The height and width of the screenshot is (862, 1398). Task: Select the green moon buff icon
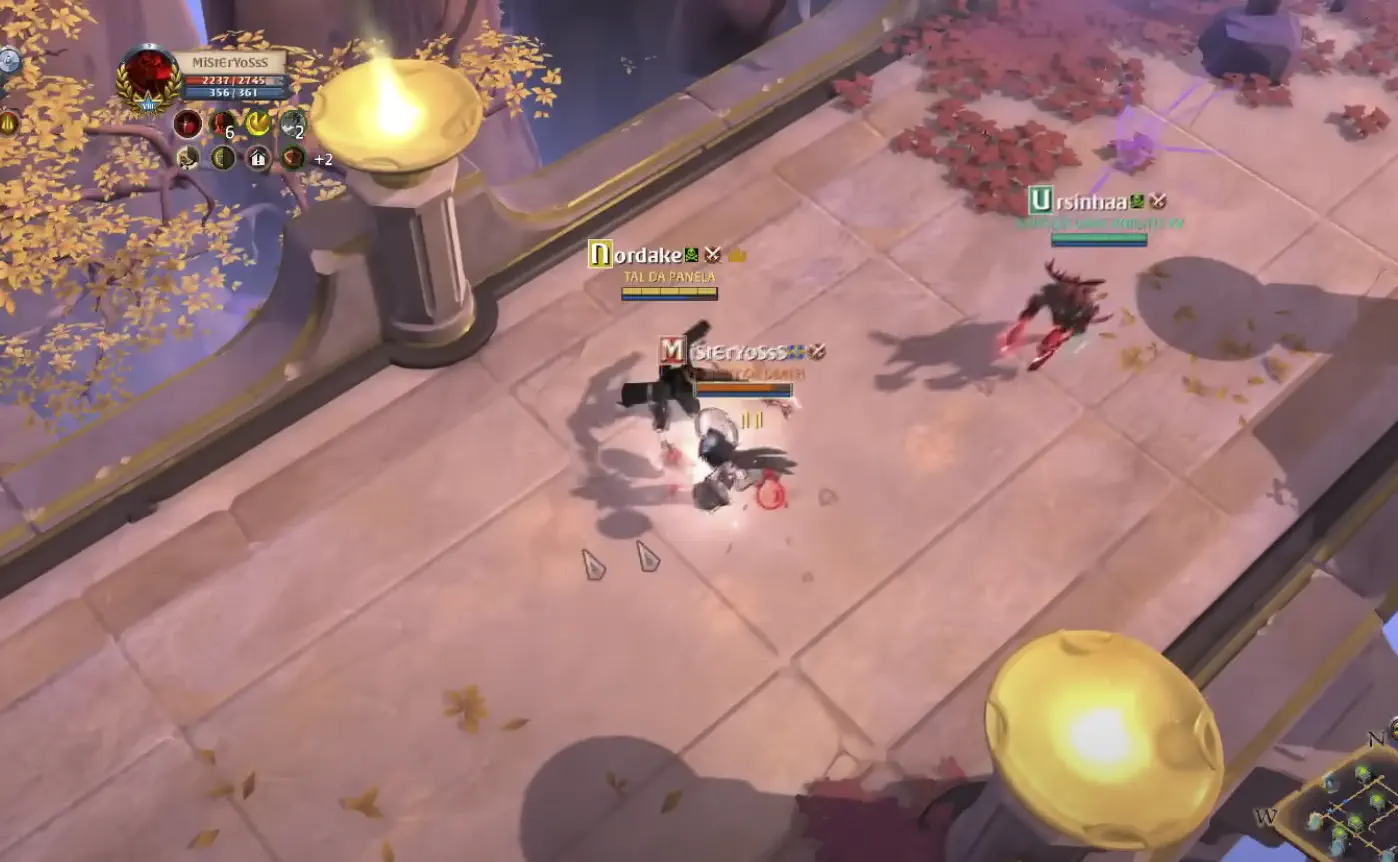(222, 158)
